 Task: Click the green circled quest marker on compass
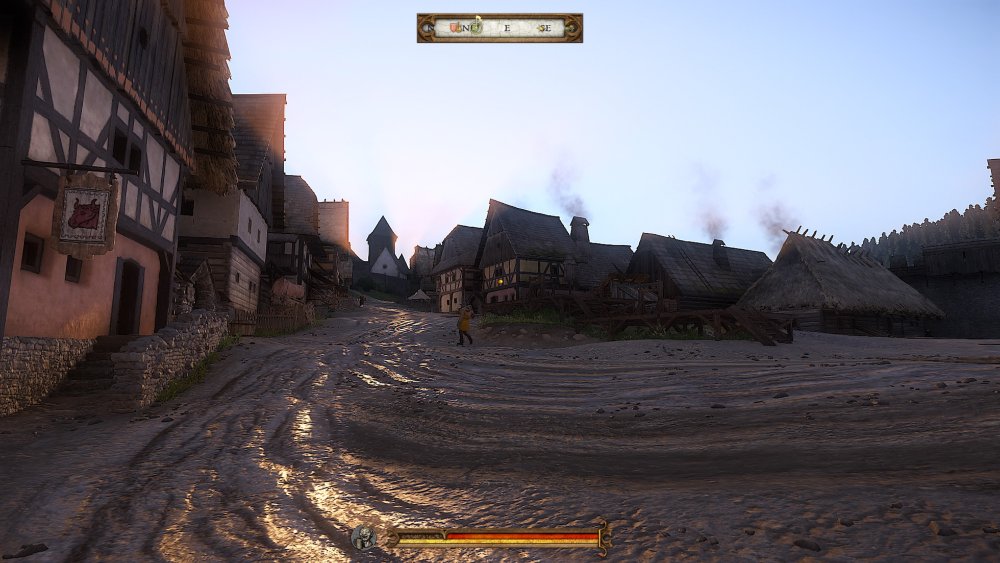click(x=476, y=27)
